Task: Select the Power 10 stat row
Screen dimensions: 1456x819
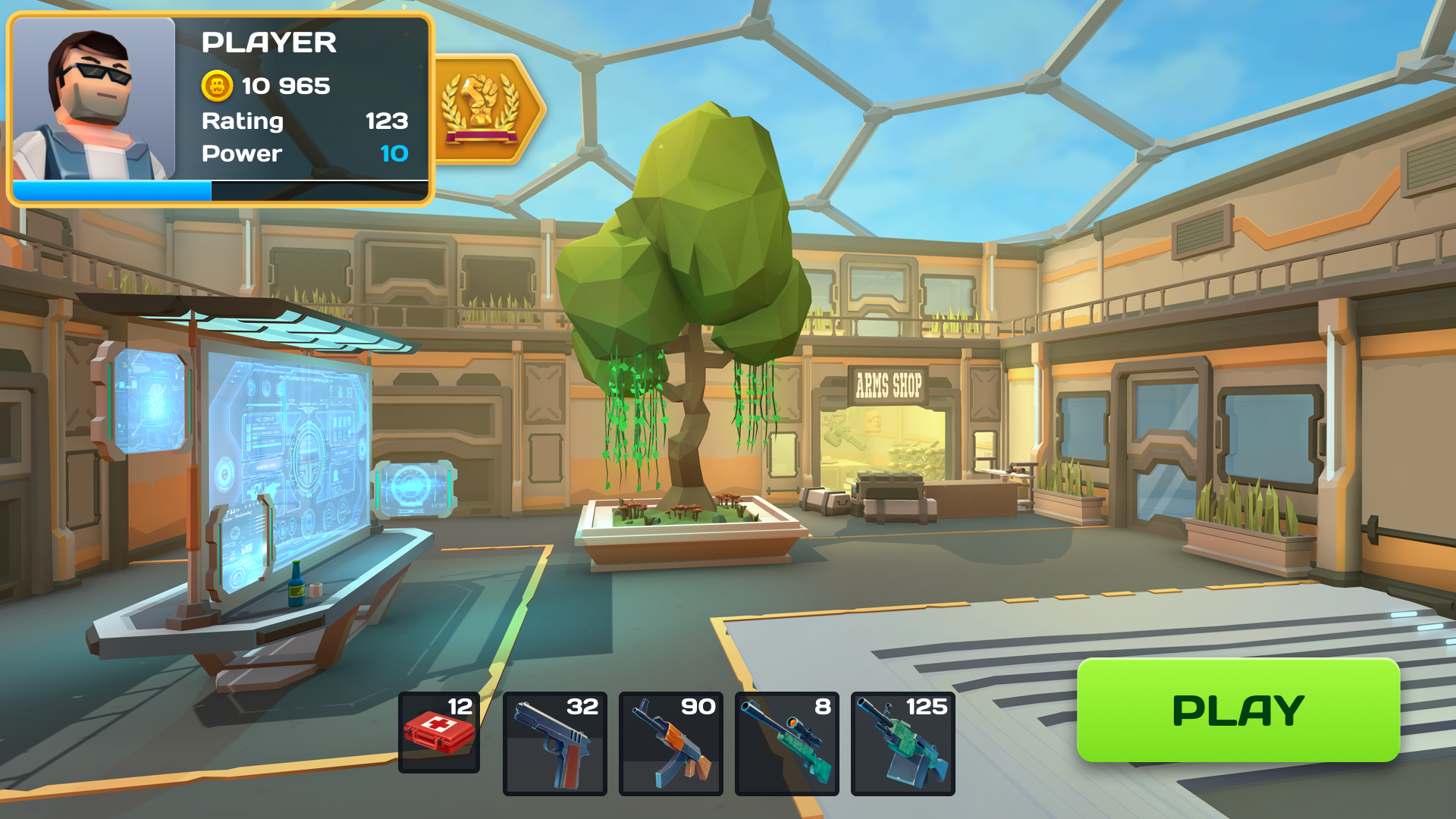Action: (x=303, y=154)
